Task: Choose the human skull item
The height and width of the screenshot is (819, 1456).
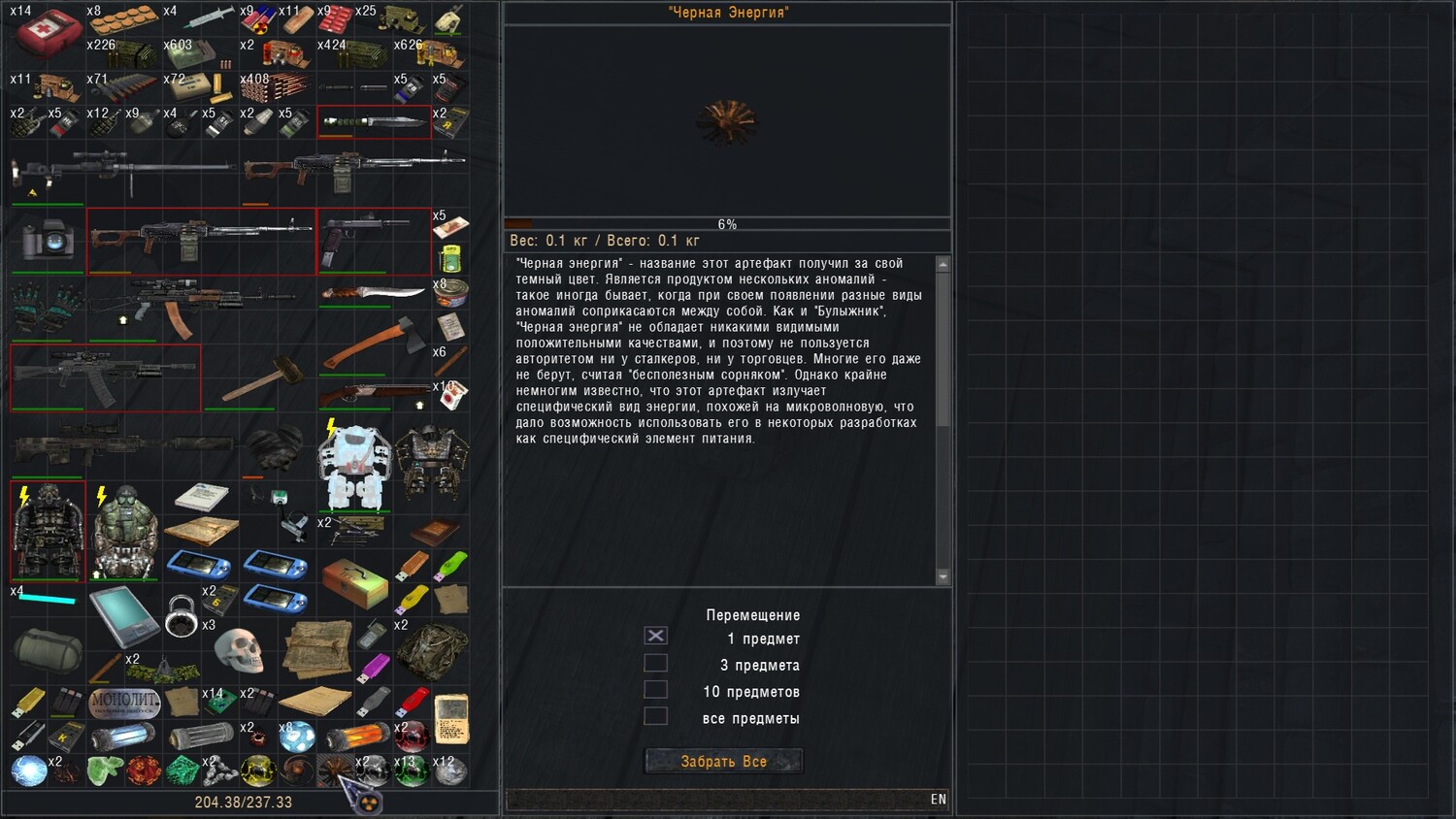Action: 239,650
